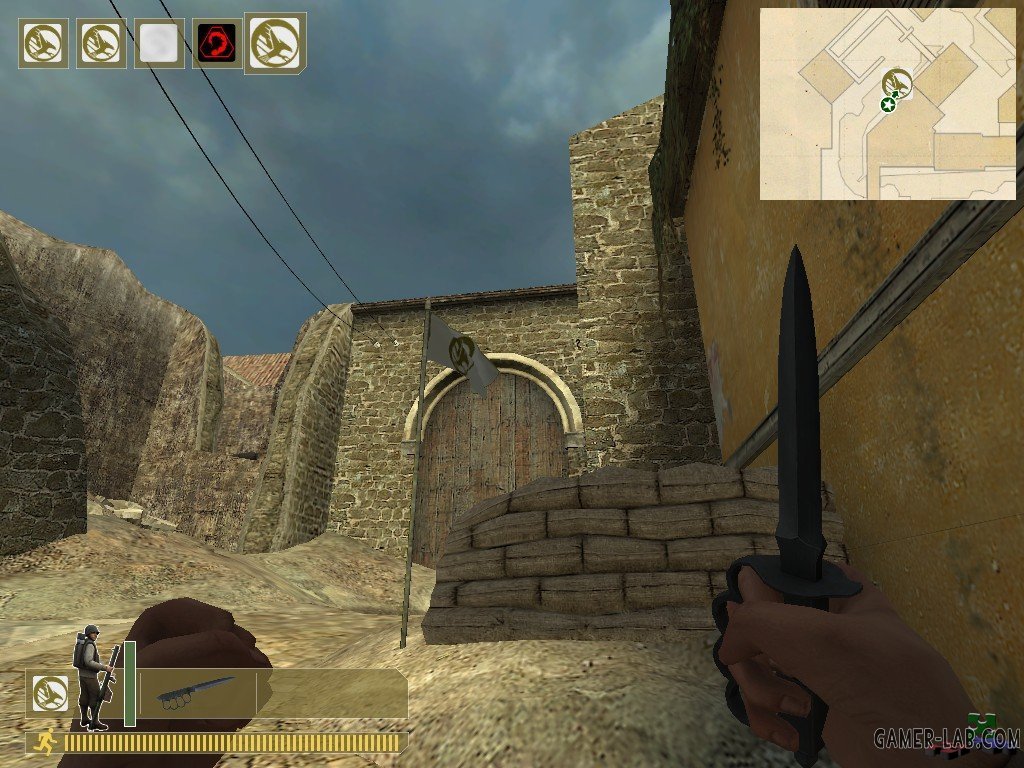Image resolution: width=1024 pixels, height=768 pixels.
Task: Select the neutral white control point icon
Action: click(x=160, y=44)
